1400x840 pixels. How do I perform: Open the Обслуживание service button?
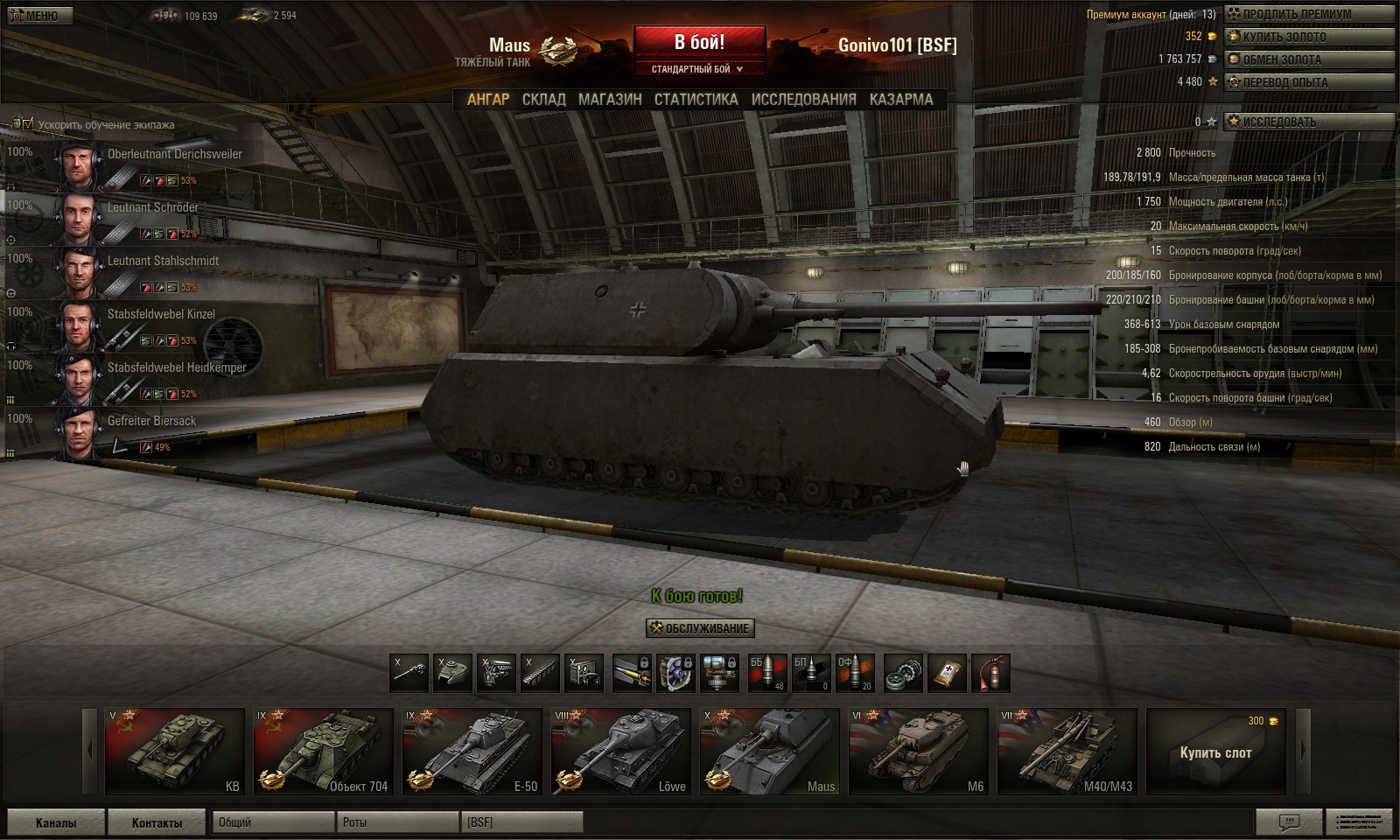point(700,628)
